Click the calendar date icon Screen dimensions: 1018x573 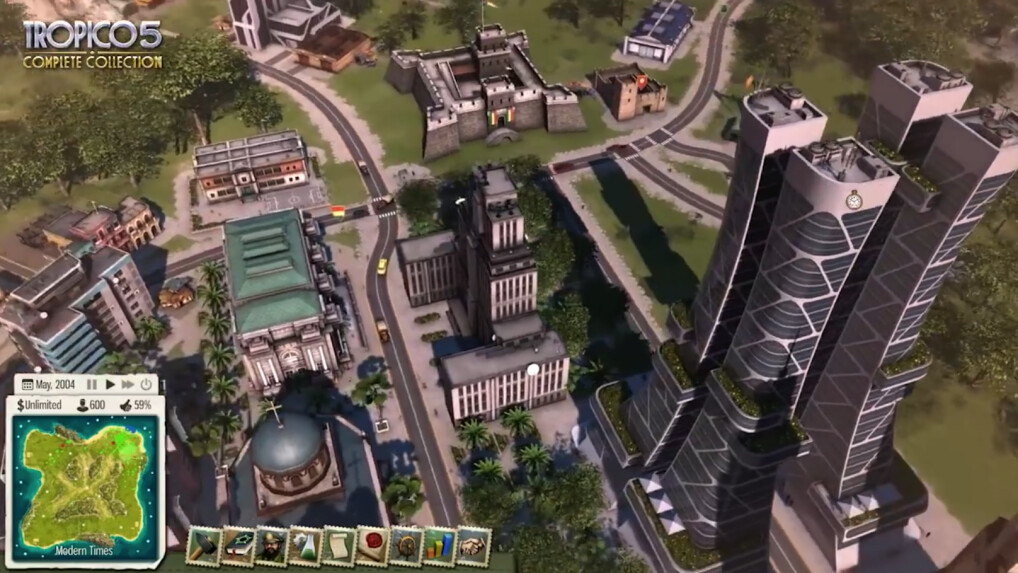click(x=27, y=384)
